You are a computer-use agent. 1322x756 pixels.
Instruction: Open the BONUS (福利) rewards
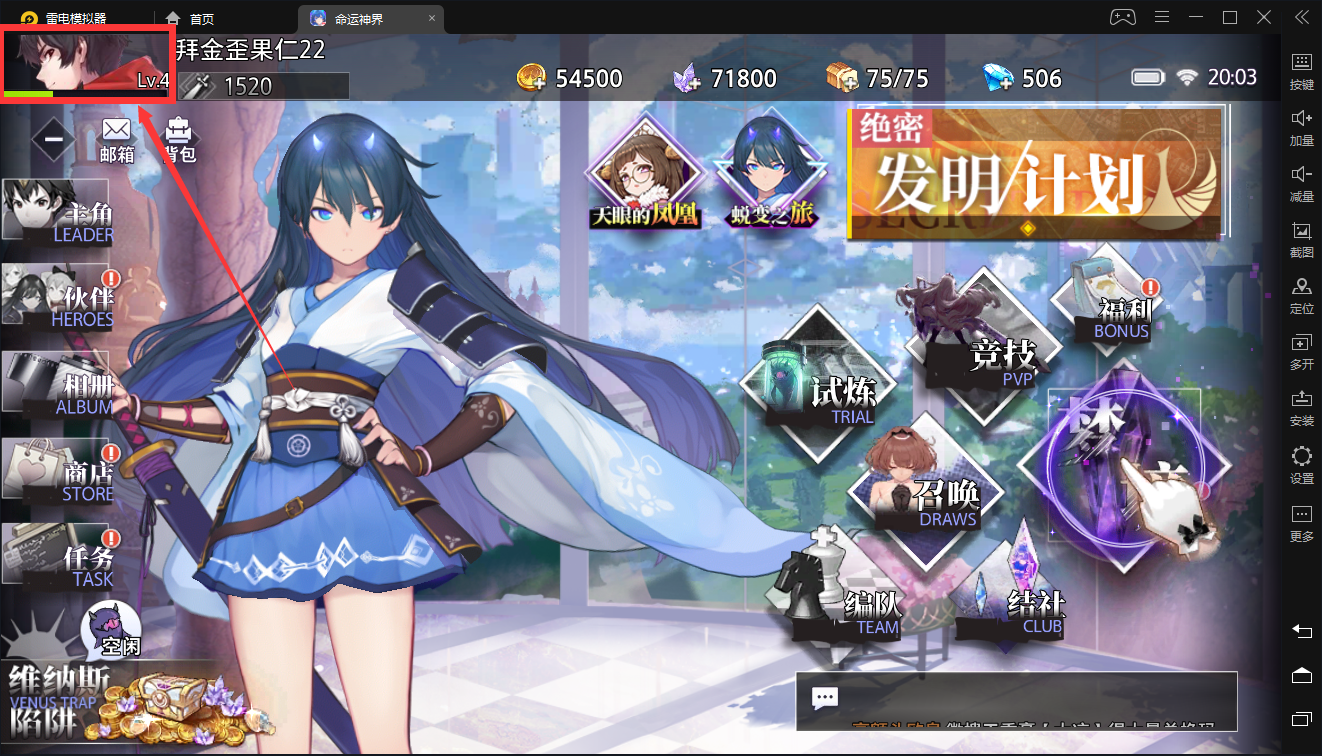click(x=1109, y=298)
